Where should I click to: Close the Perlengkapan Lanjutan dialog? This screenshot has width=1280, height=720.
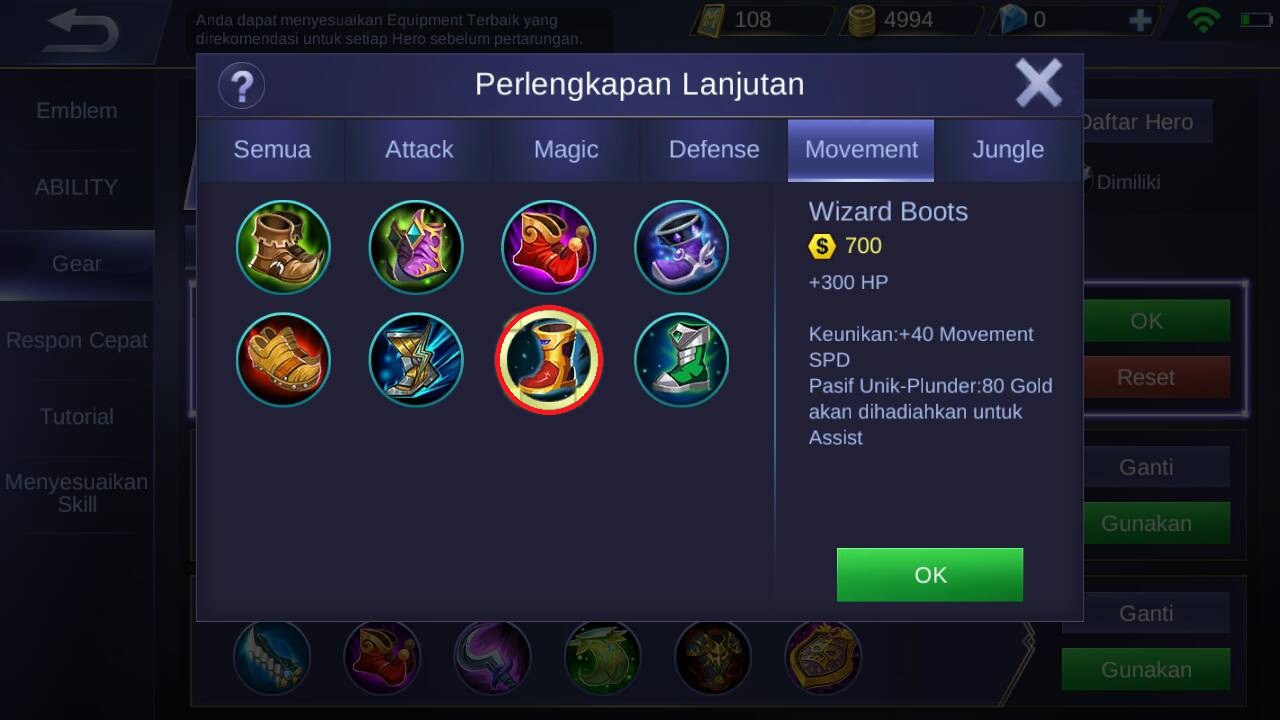click(1038, 83)
